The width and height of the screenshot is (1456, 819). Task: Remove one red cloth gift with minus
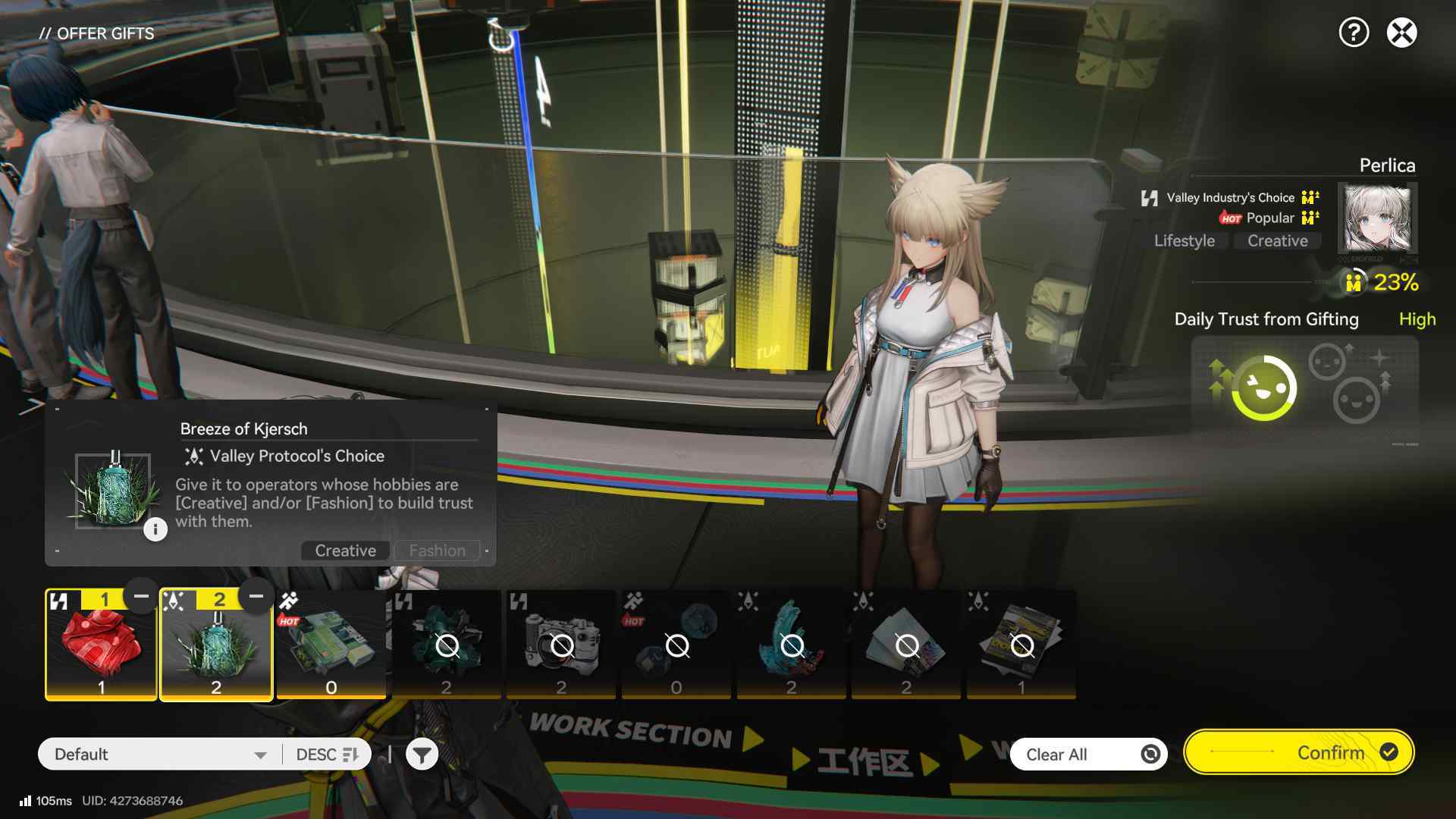(x=141, y=597)
